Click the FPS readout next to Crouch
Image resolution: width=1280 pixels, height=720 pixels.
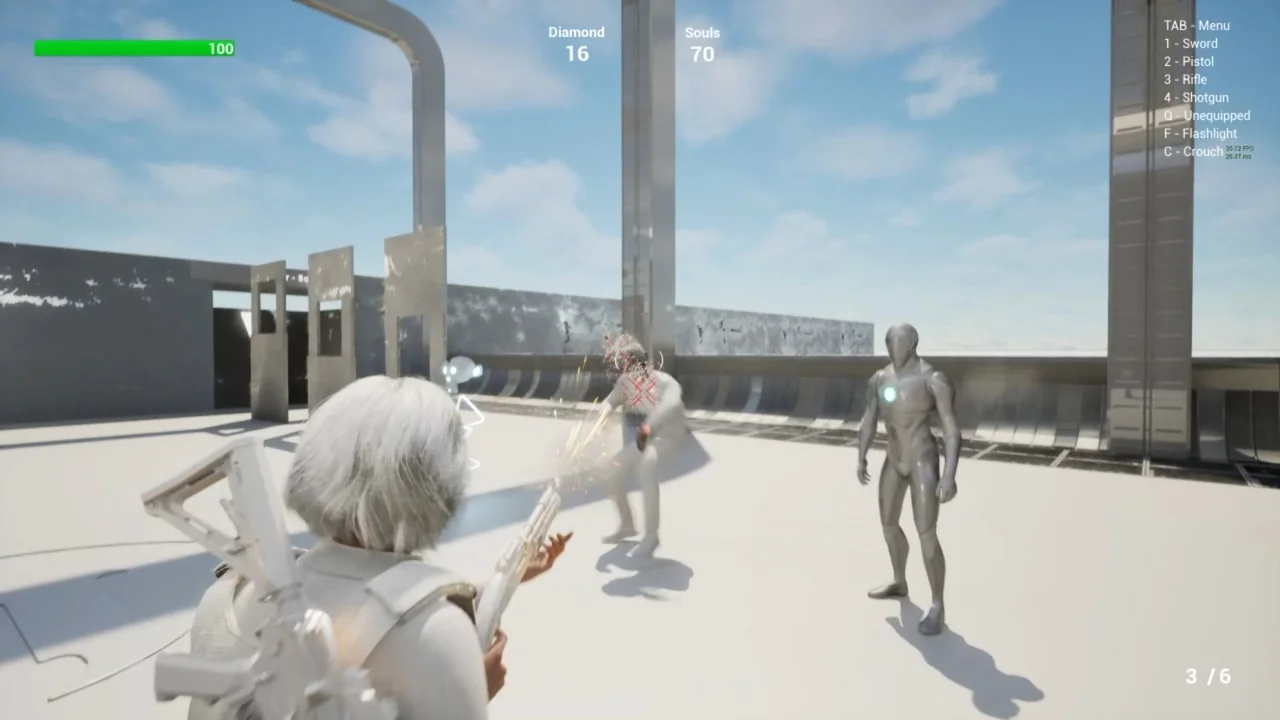(x=1238, y=151)
